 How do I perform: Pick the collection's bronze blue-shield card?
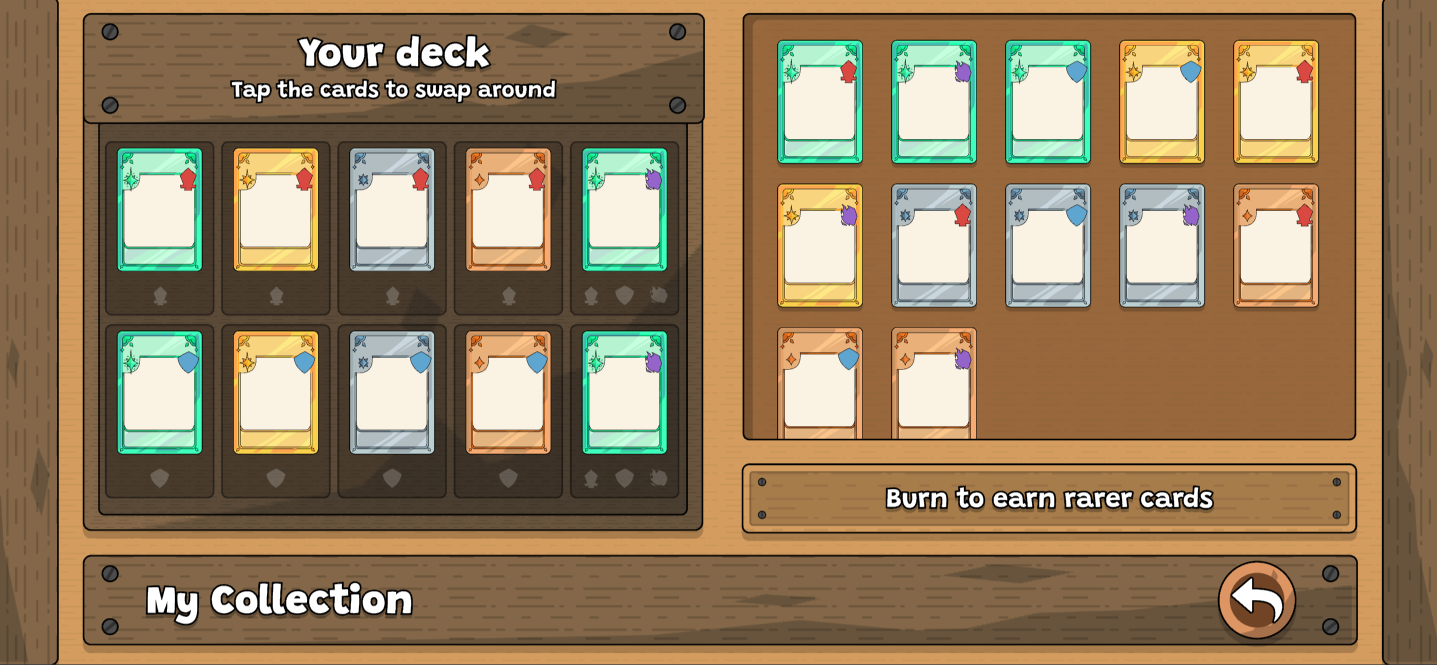coord(820,385)
